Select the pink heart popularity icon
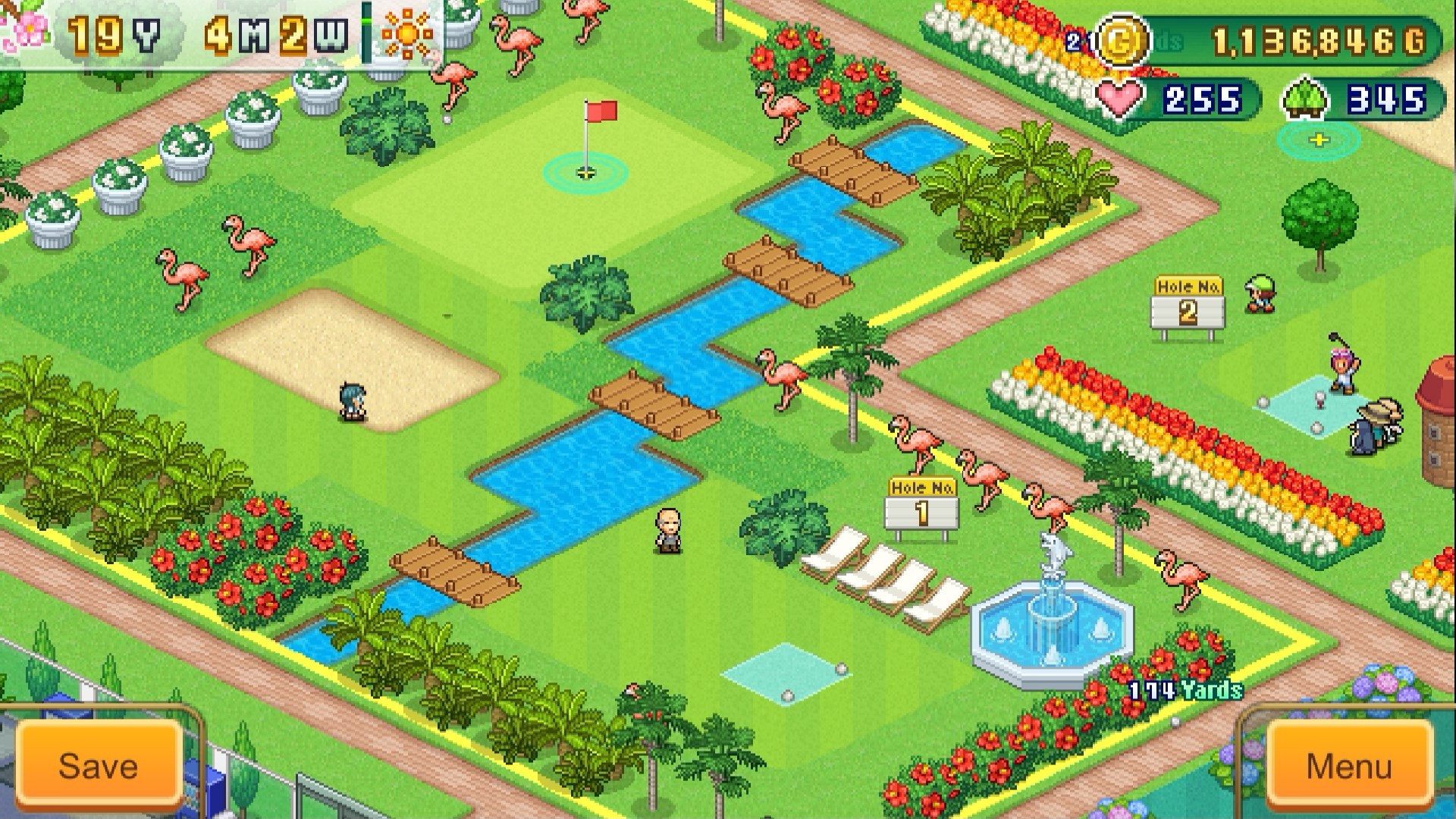Screen dimensions: 1456x819 point(1119,97)
